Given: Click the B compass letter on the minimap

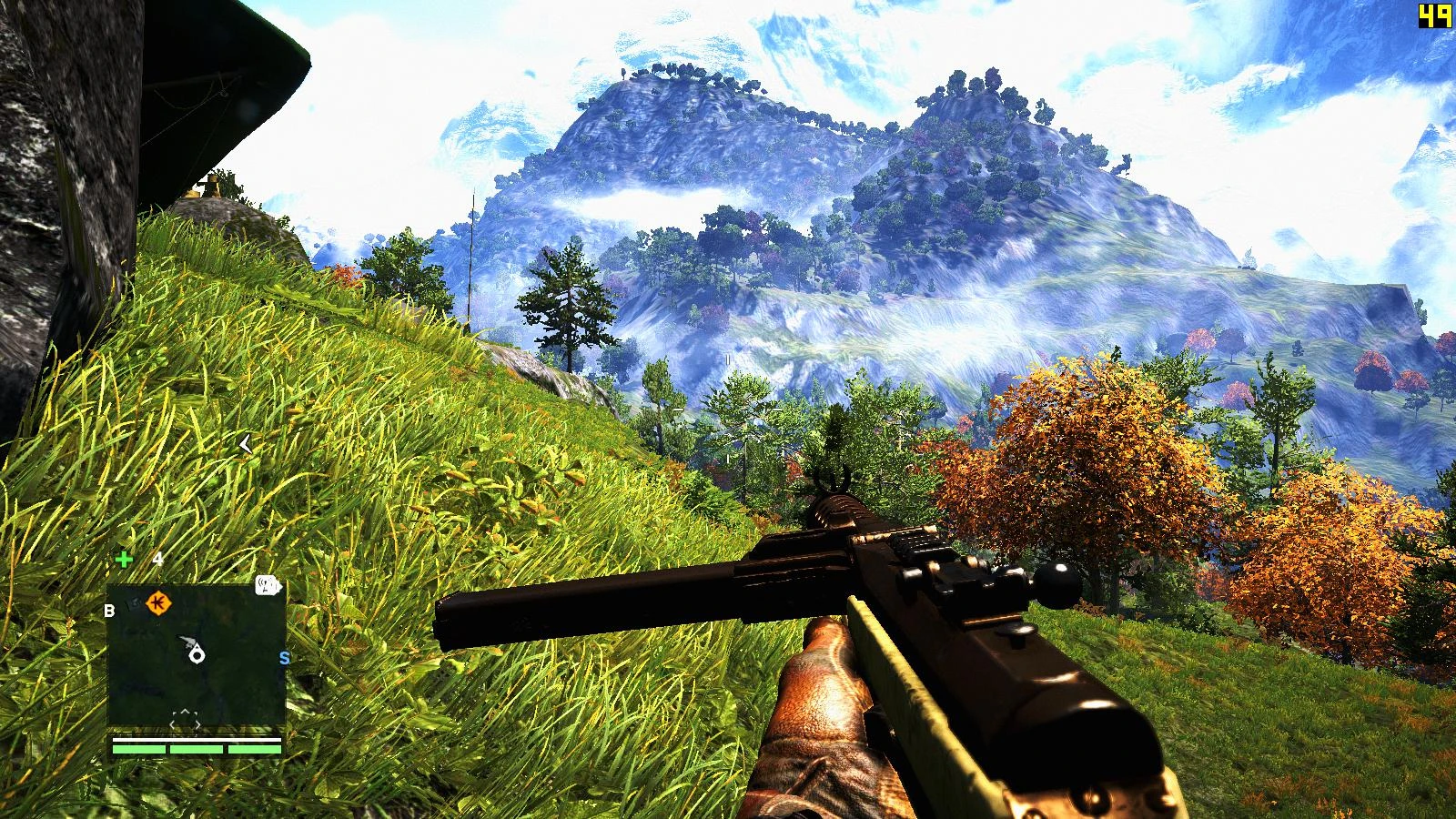Looking at the screenshot, I should coord(109,611).
